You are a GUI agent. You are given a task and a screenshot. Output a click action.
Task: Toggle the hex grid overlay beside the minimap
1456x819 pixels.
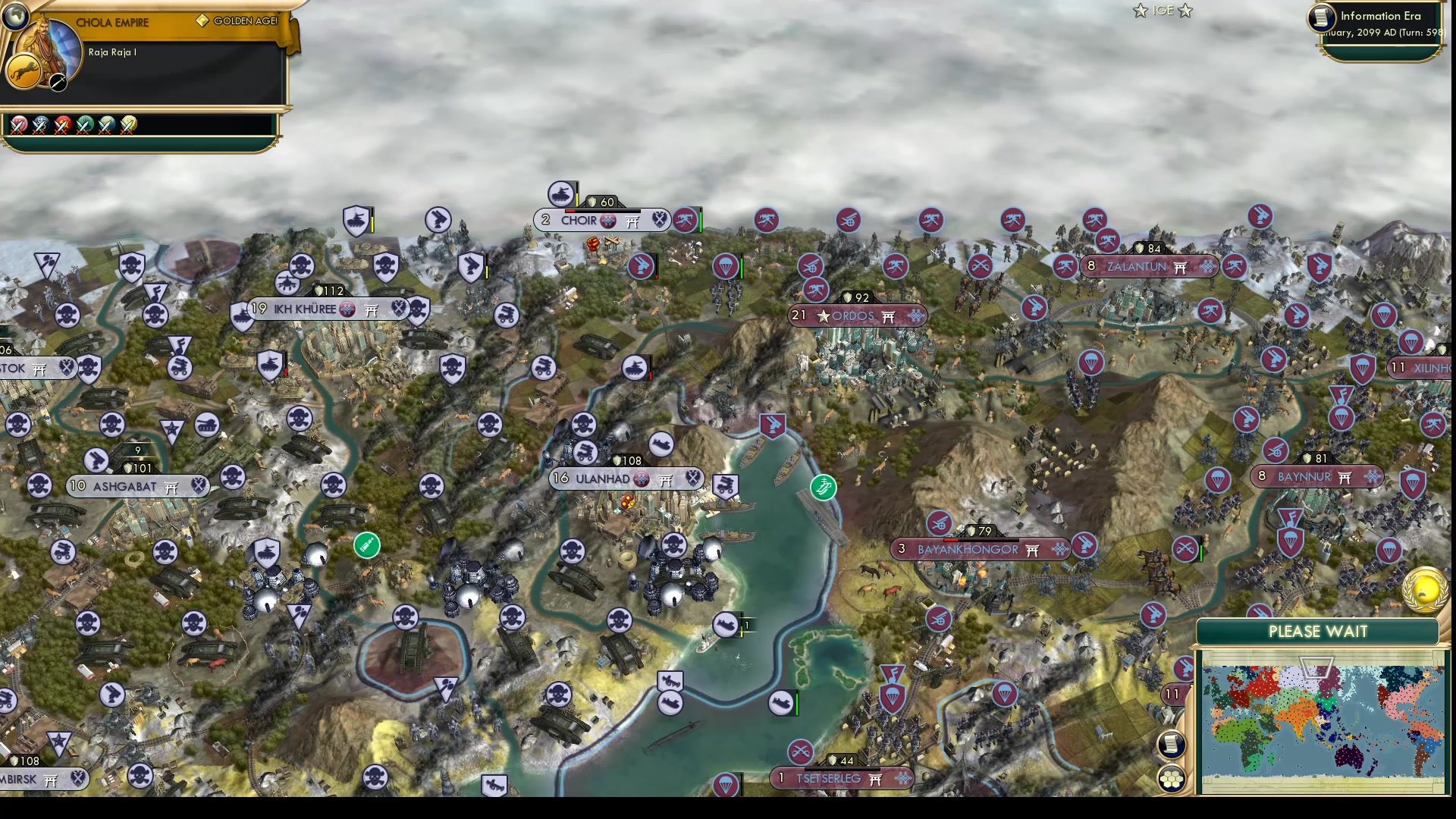1171,779
